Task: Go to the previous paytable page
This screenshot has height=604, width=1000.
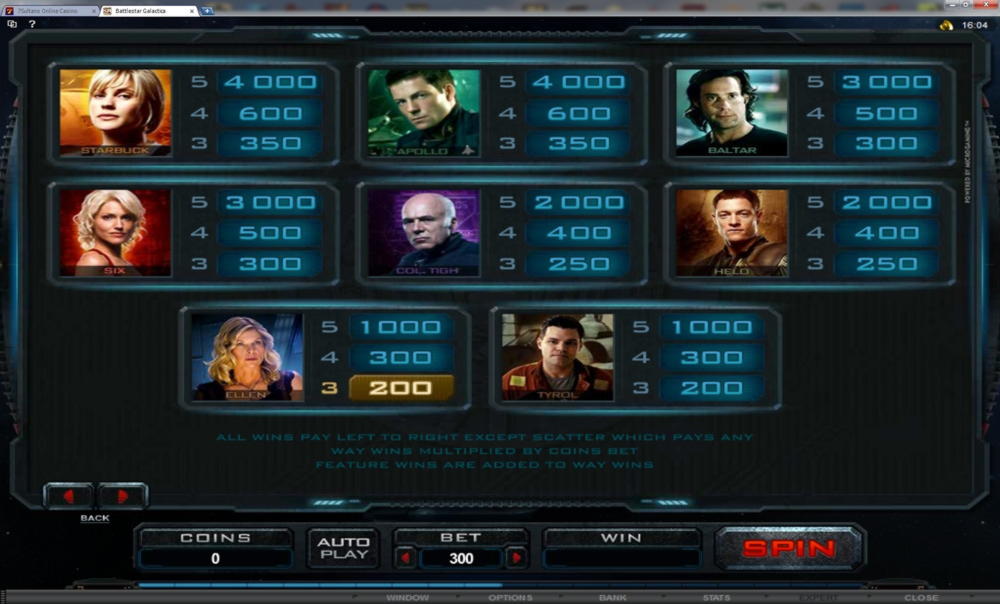Action: [68, 496]
